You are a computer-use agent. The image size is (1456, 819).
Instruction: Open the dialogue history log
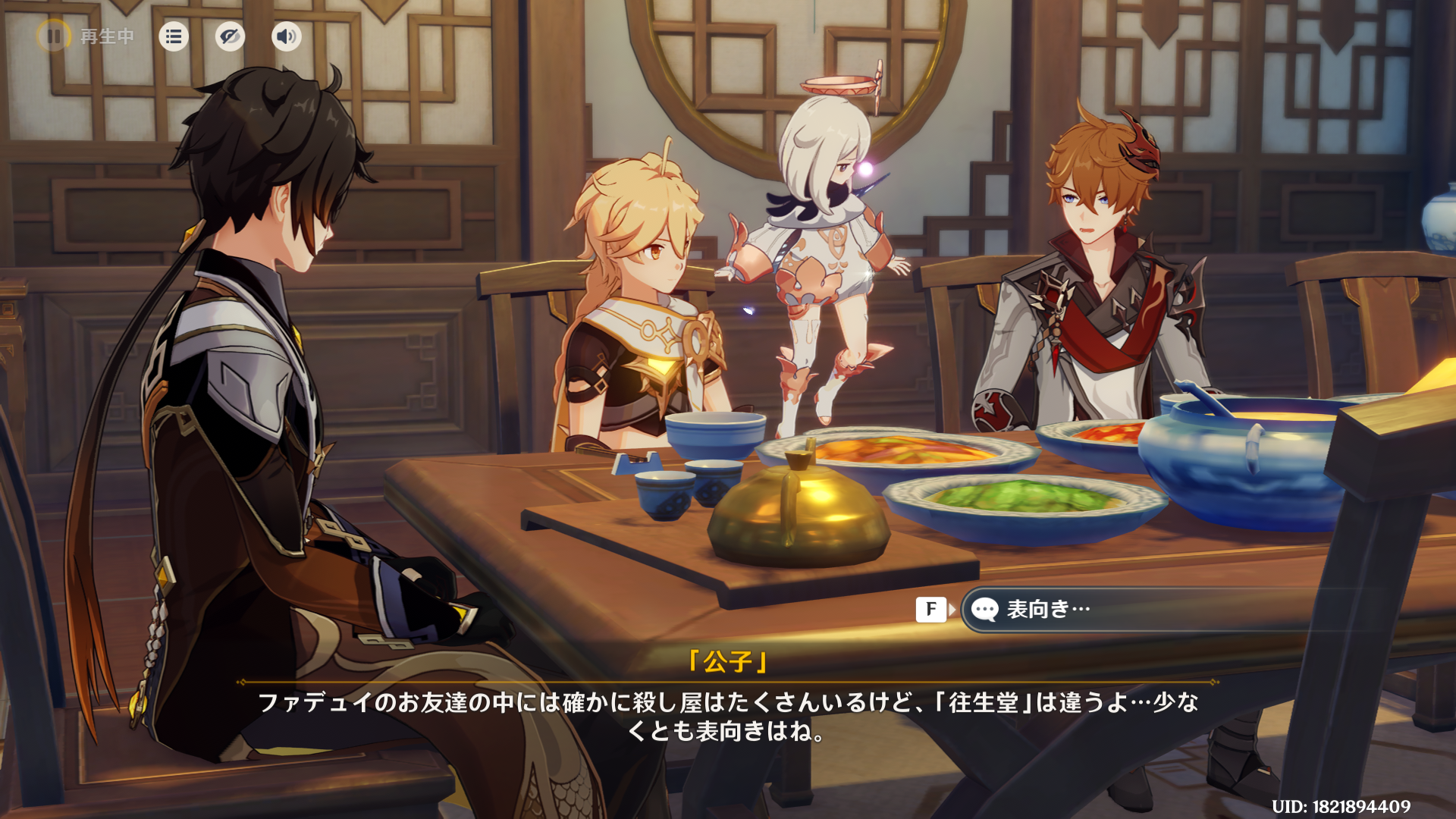coord(174,36)
